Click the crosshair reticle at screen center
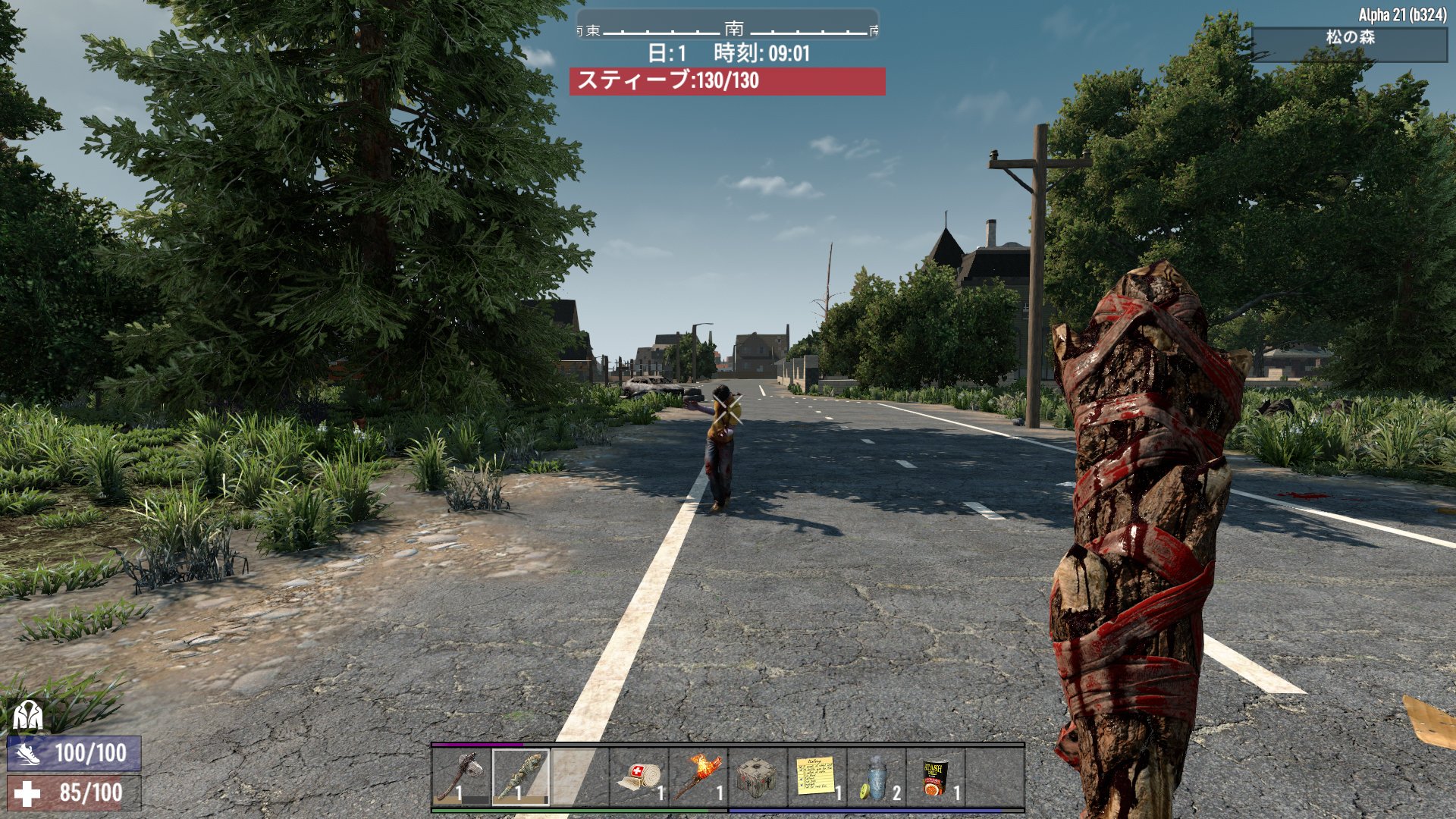The height and width of the screenshot is (819, 1456). 728,409
